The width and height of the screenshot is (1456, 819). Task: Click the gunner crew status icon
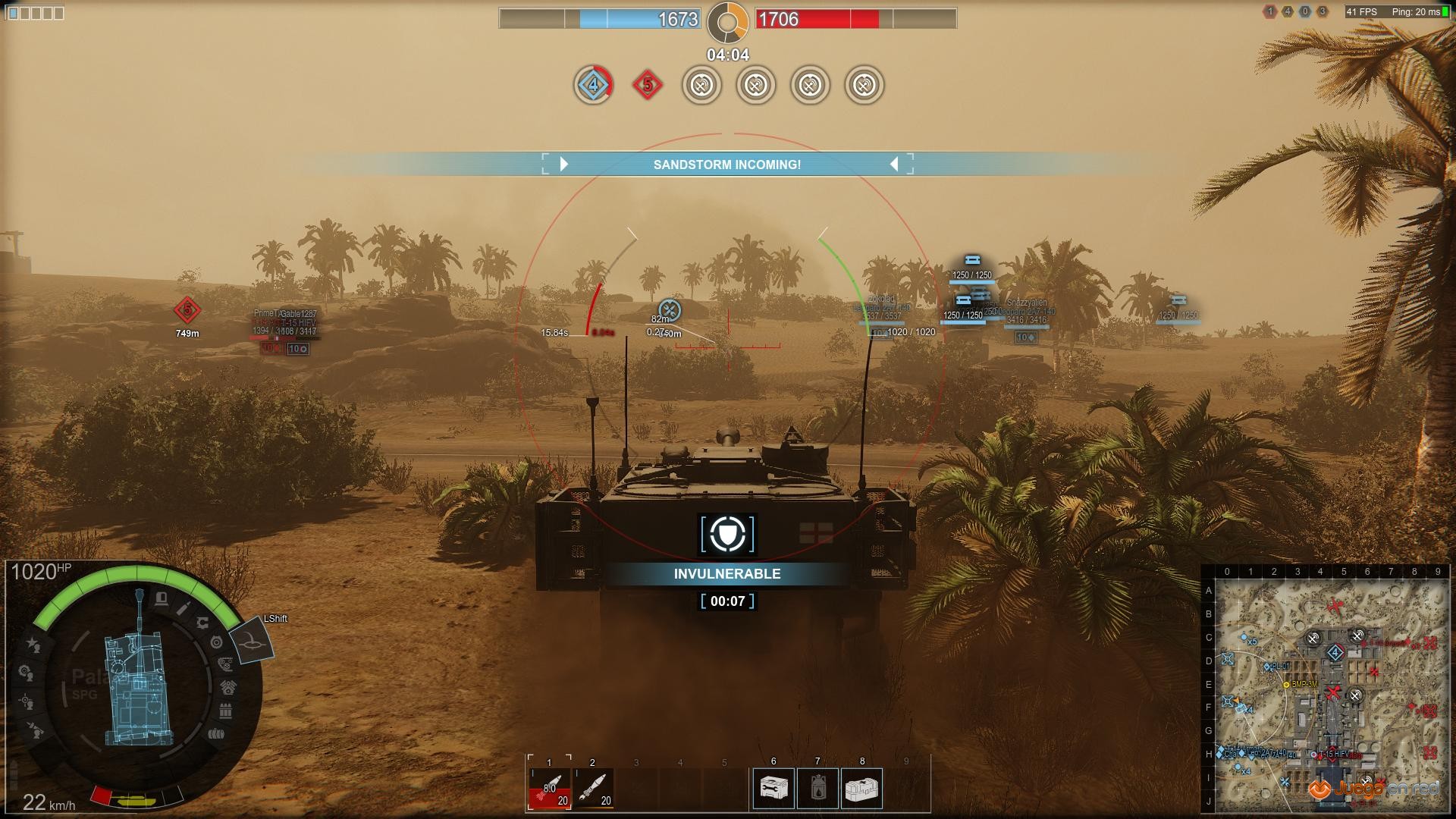tap(27, 701)
